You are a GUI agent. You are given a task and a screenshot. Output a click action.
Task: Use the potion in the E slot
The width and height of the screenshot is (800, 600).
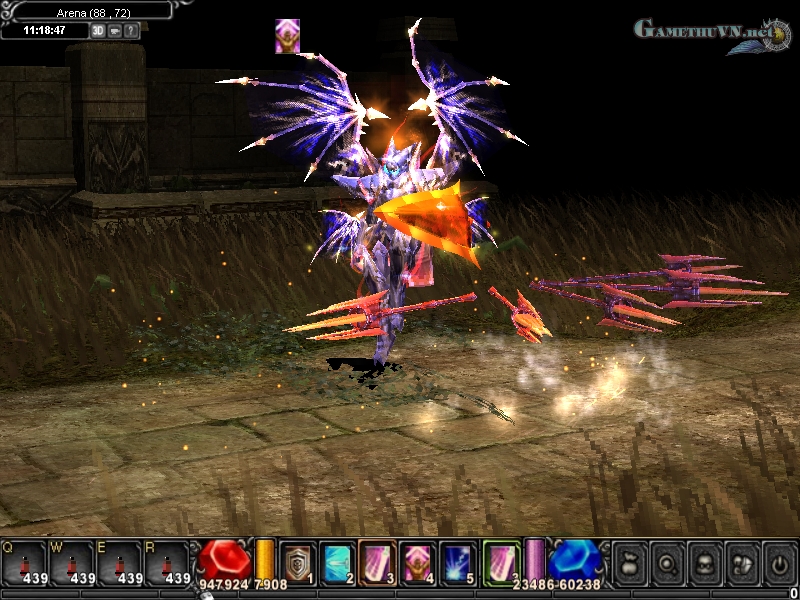(x=118, y=562)
